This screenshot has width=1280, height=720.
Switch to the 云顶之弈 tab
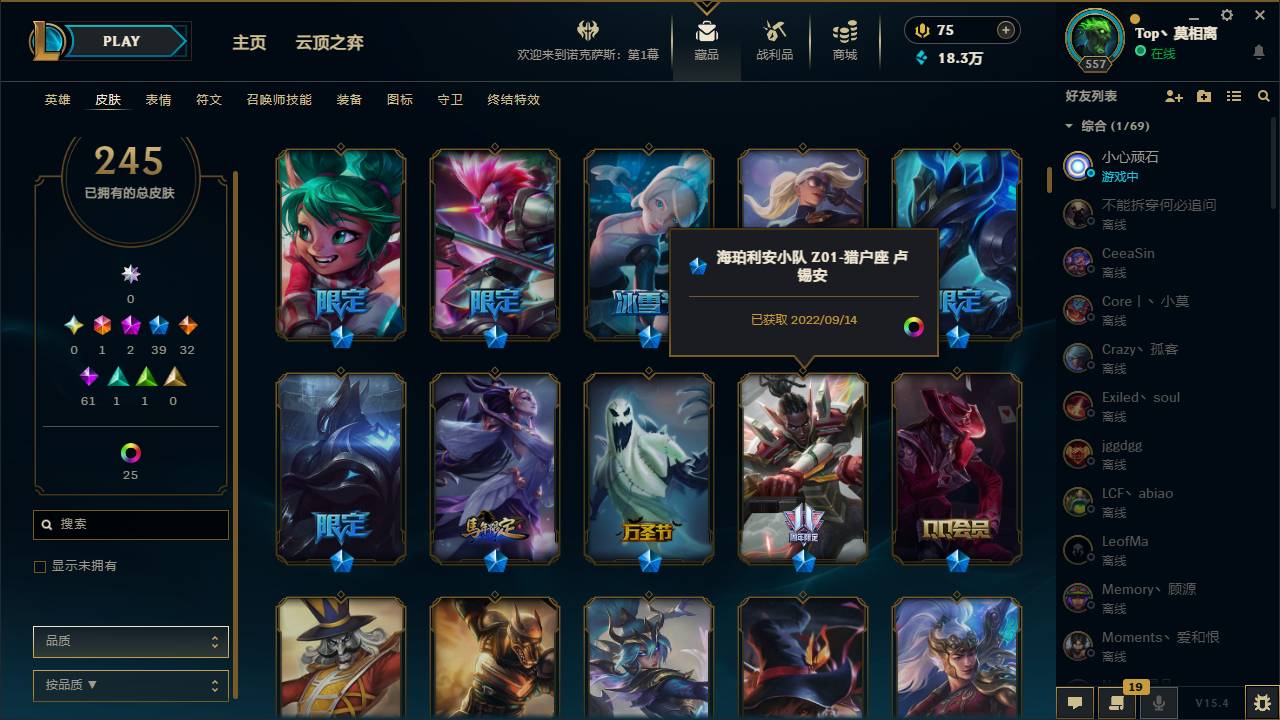pyautogui.click(x=330, y=42)
